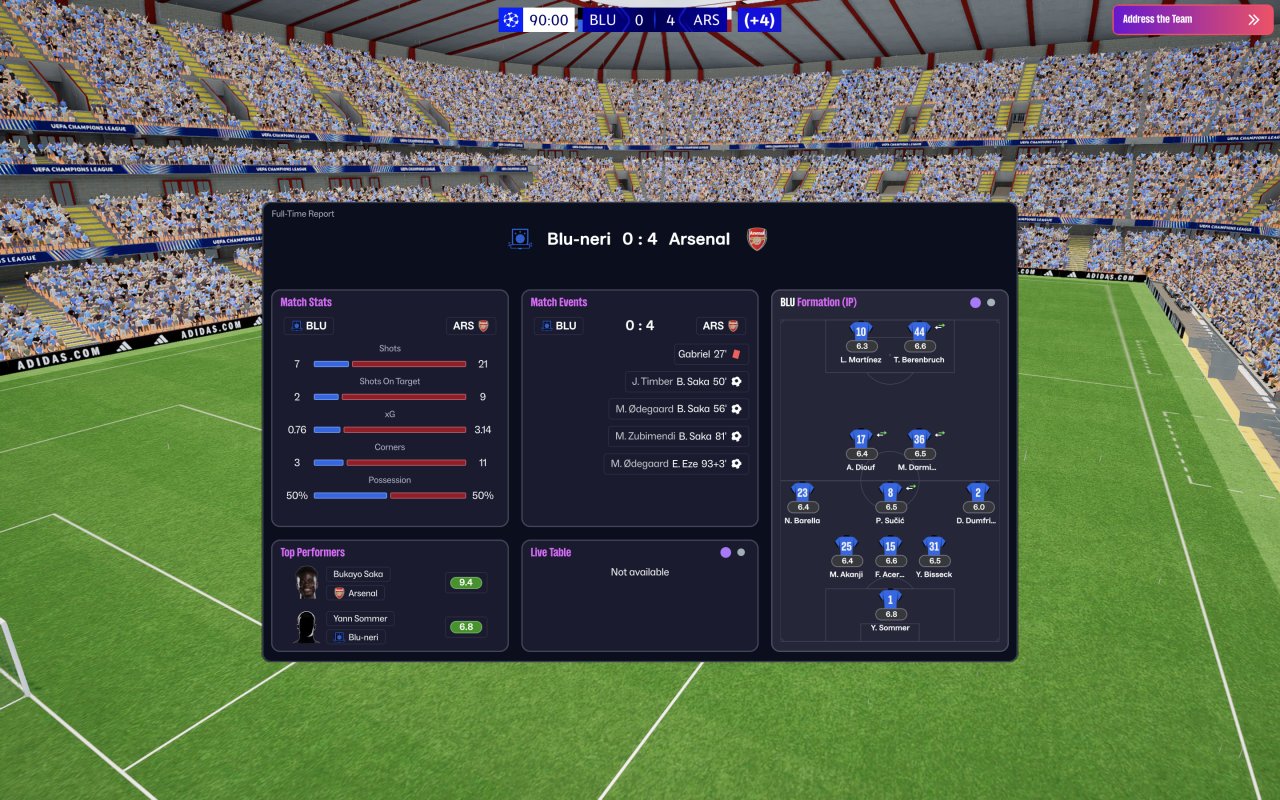1280x800 pixels.
Task: Open the Arsenal club badge in header
Action: (x=757, y=239)
